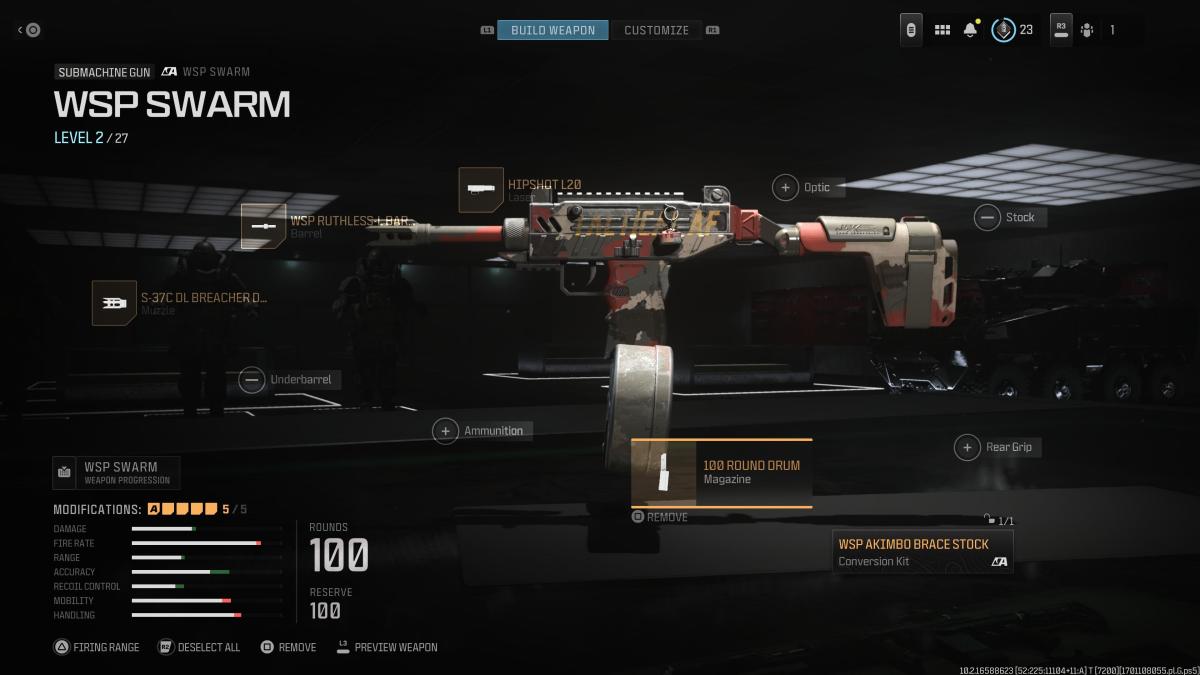Switch to the Customize tab

click(656, 30)
